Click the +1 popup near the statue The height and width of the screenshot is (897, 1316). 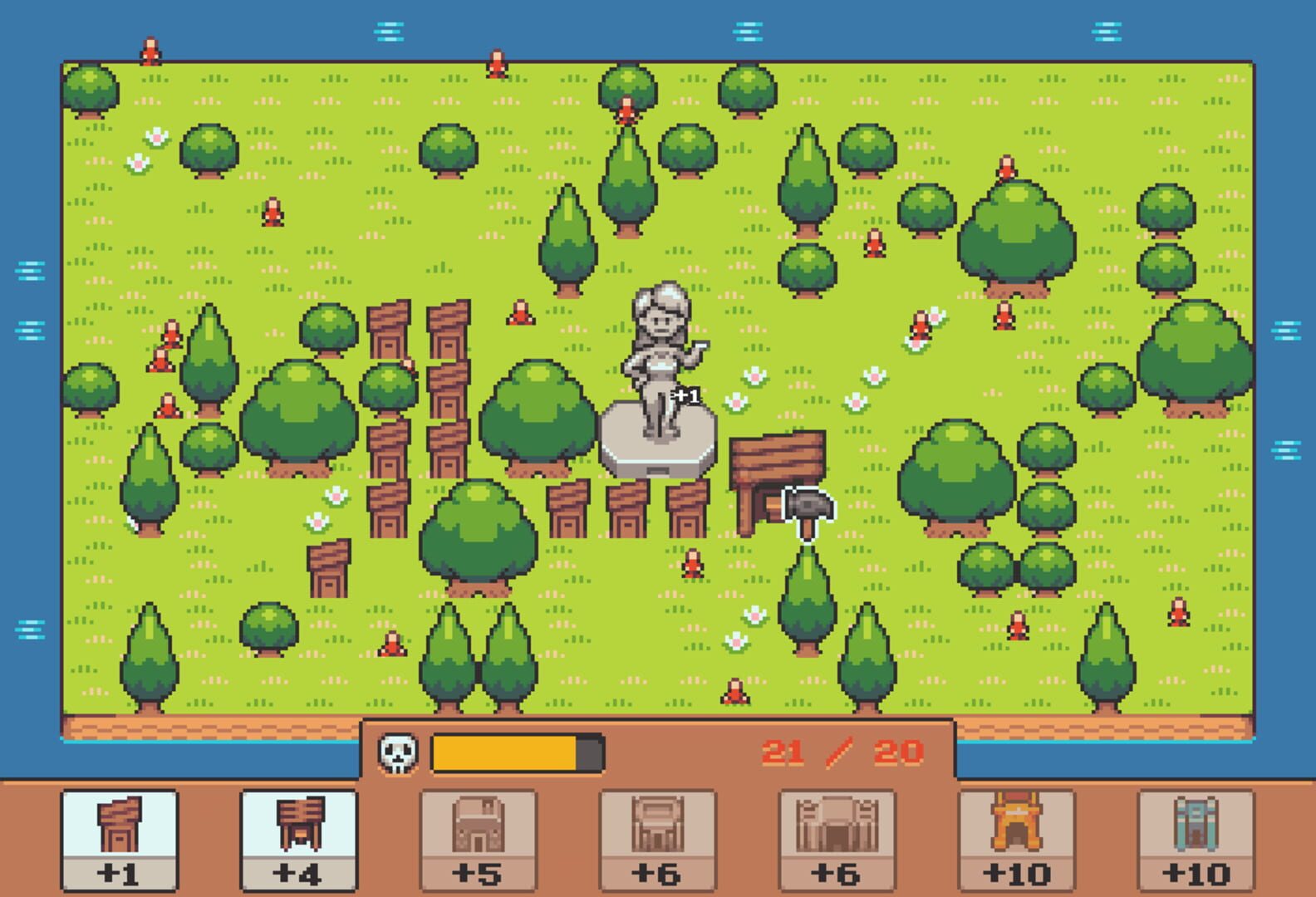685,396
